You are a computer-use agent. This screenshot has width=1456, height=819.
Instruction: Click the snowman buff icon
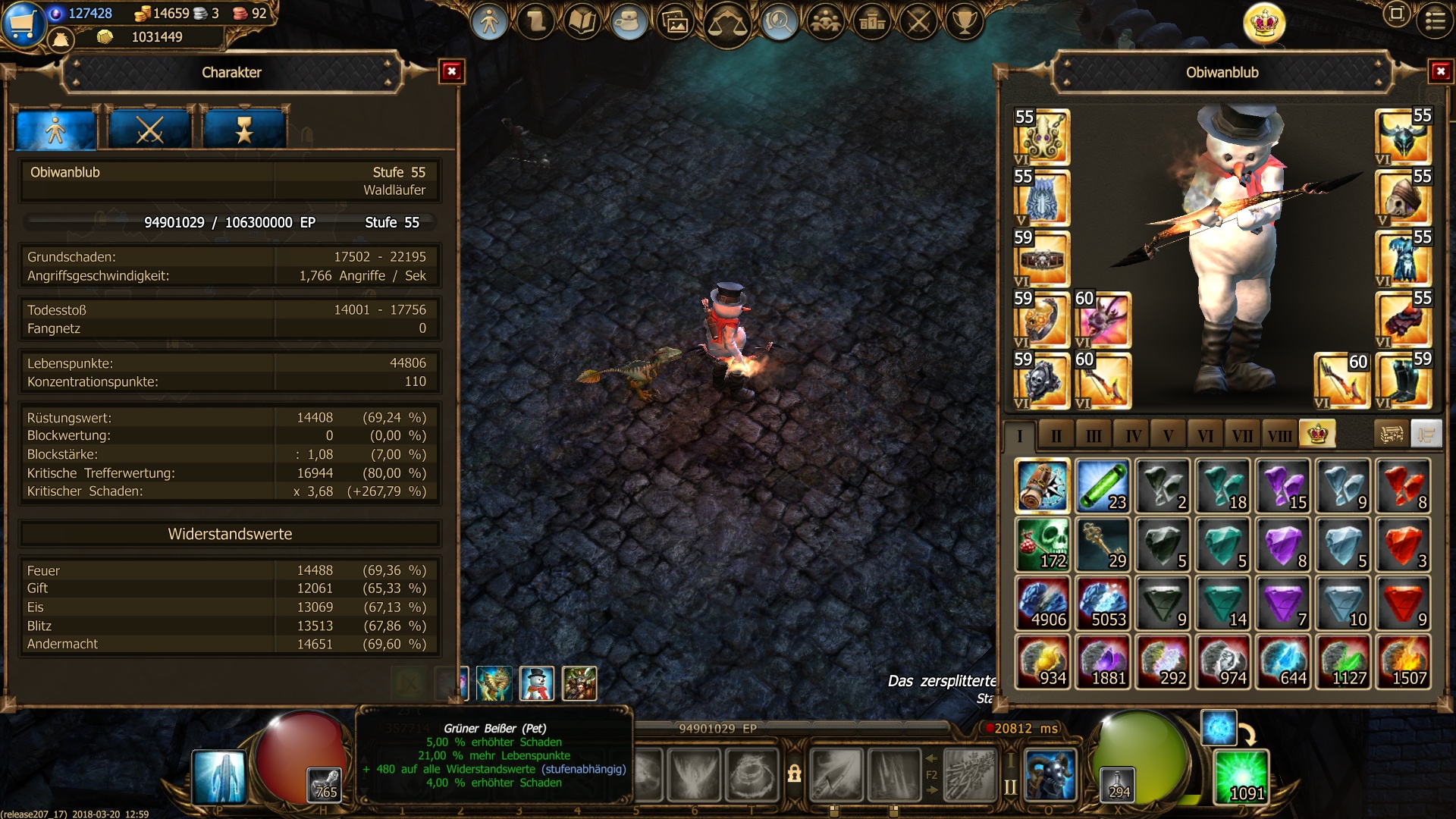click(536, 683)
